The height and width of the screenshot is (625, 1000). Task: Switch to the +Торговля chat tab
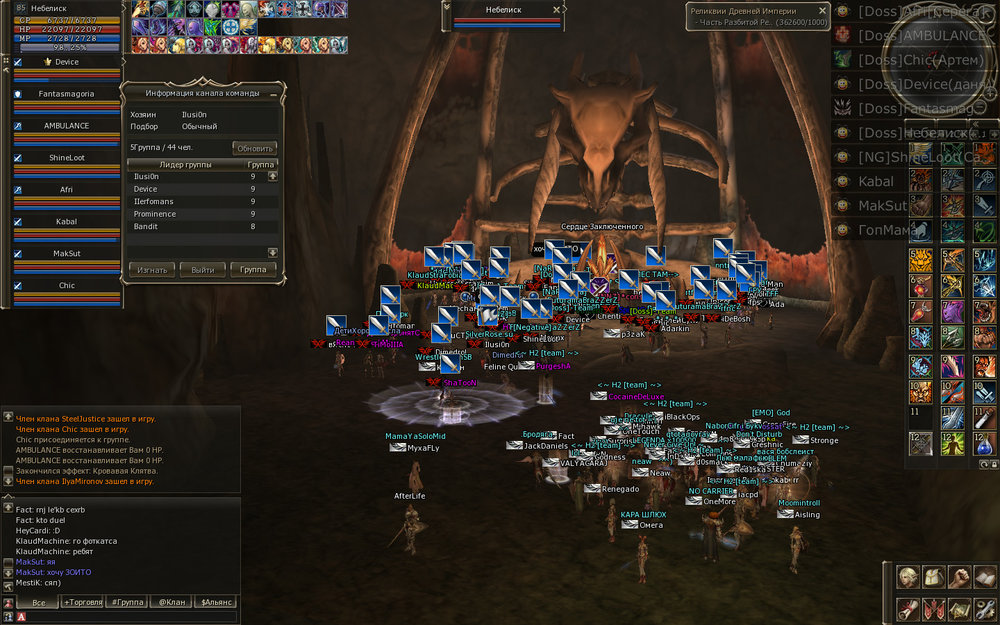click(83, 602)
